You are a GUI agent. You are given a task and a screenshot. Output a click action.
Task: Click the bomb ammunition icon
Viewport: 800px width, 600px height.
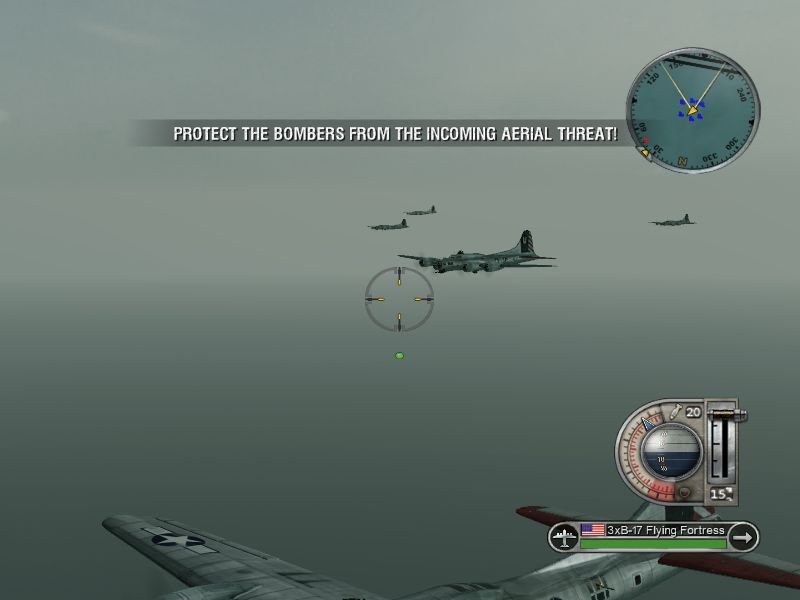click(677, 412)
